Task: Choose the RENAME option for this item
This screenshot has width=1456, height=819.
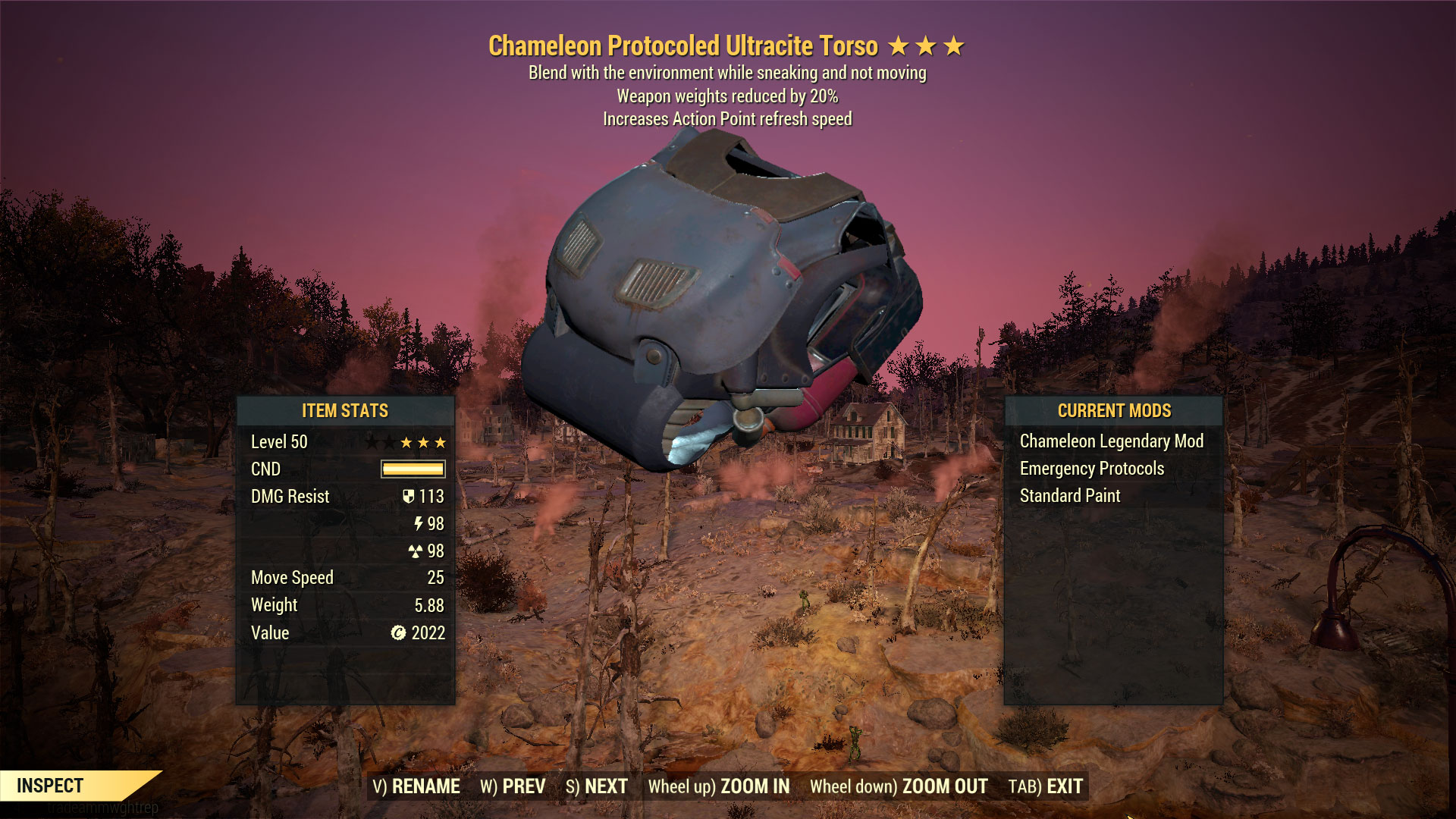Action: coord(416,786)
